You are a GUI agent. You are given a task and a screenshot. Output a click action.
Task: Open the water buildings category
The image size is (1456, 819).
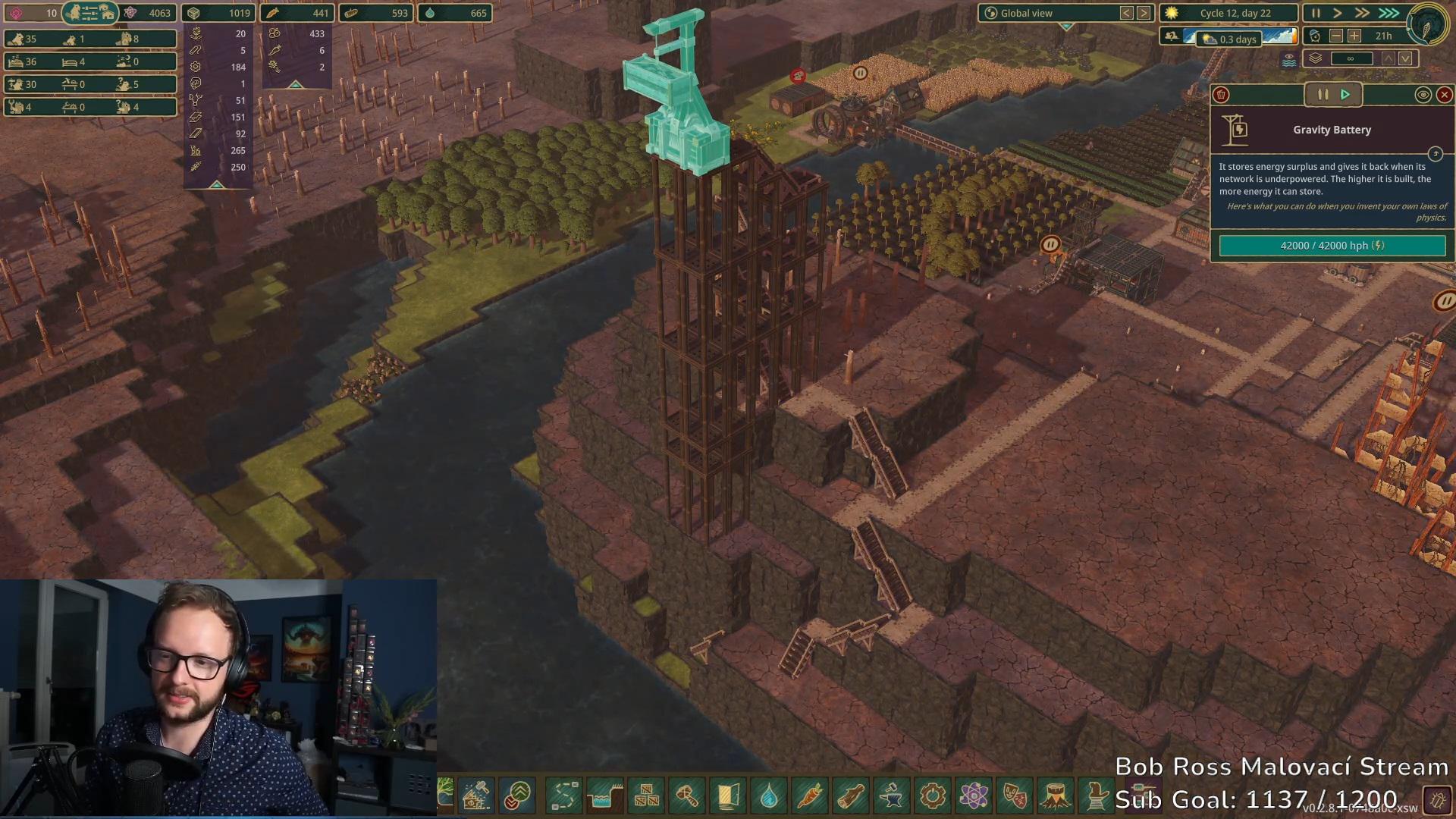point(769,796)
